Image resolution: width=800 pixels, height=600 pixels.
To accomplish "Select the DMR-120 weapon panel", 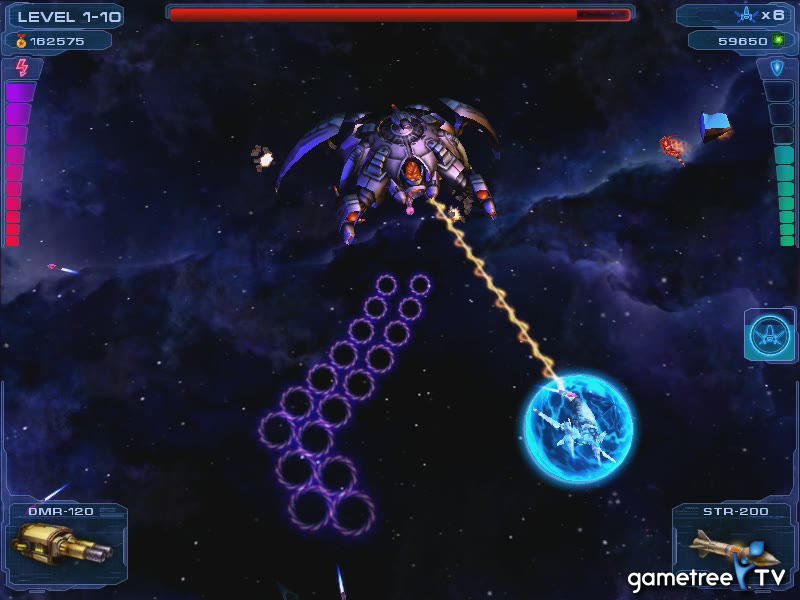I will [66, 547].
